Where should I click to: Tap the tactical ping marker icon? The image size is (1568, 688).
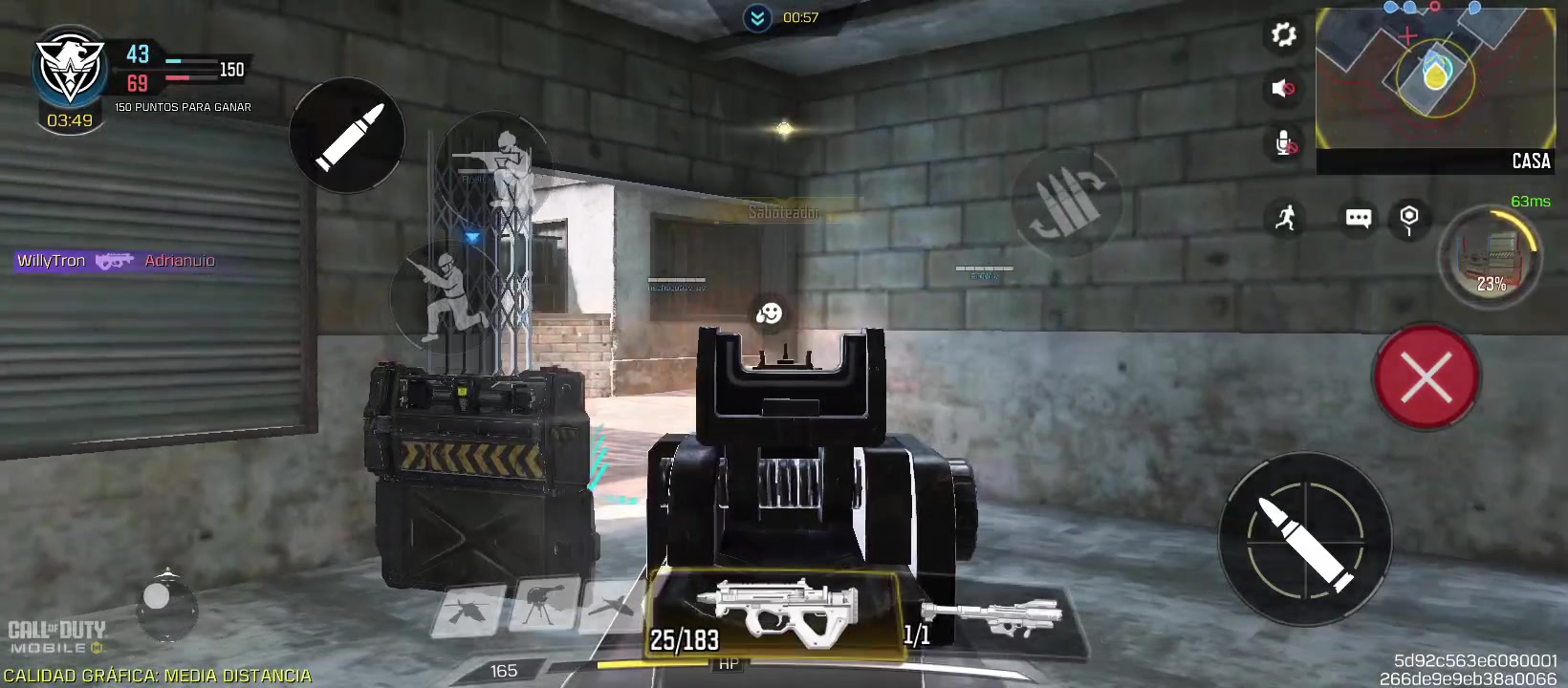coord(1408,218)
